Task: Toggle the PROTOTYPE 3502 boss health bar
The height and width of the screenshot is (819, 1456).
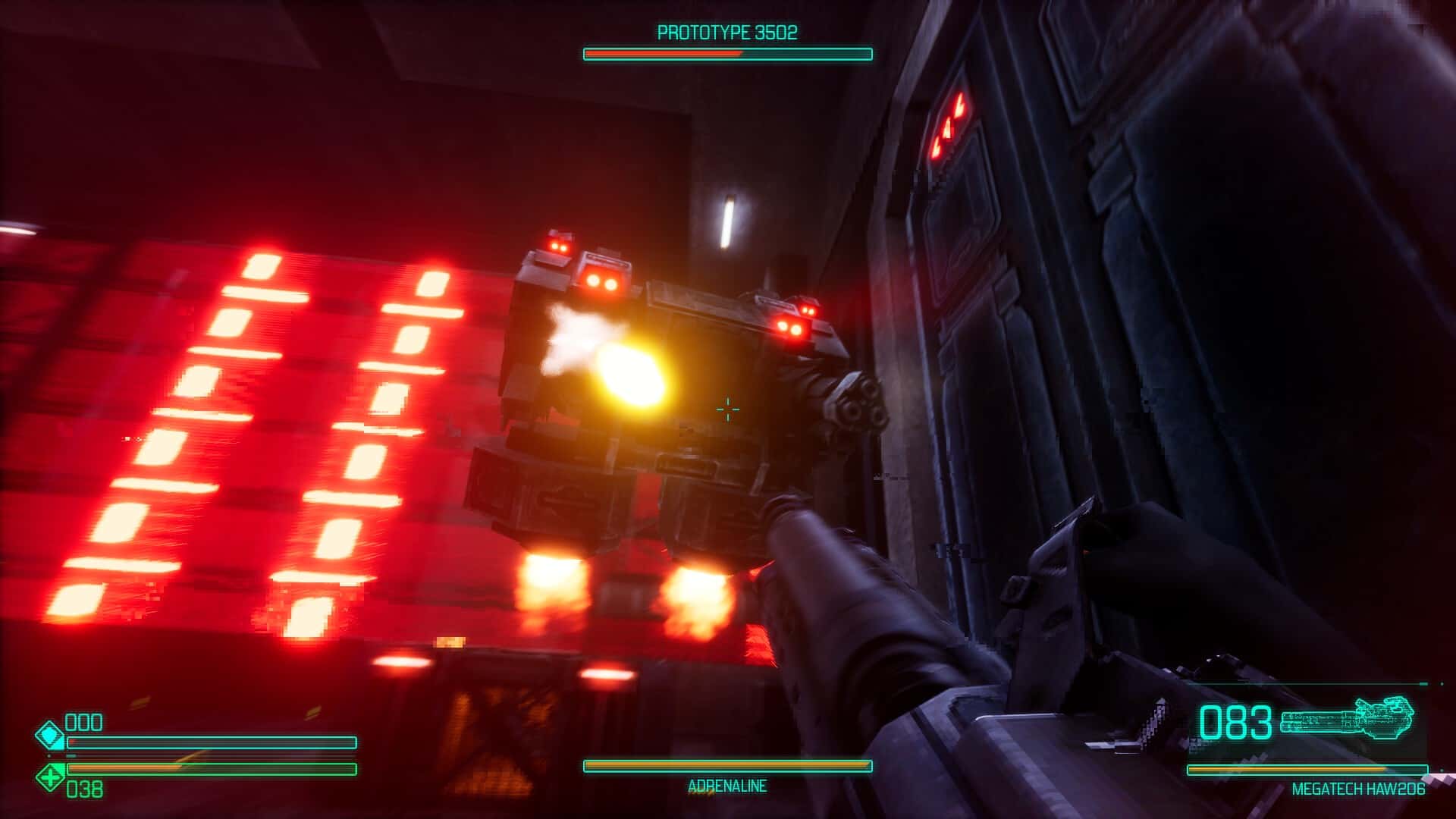Action: 724,53
